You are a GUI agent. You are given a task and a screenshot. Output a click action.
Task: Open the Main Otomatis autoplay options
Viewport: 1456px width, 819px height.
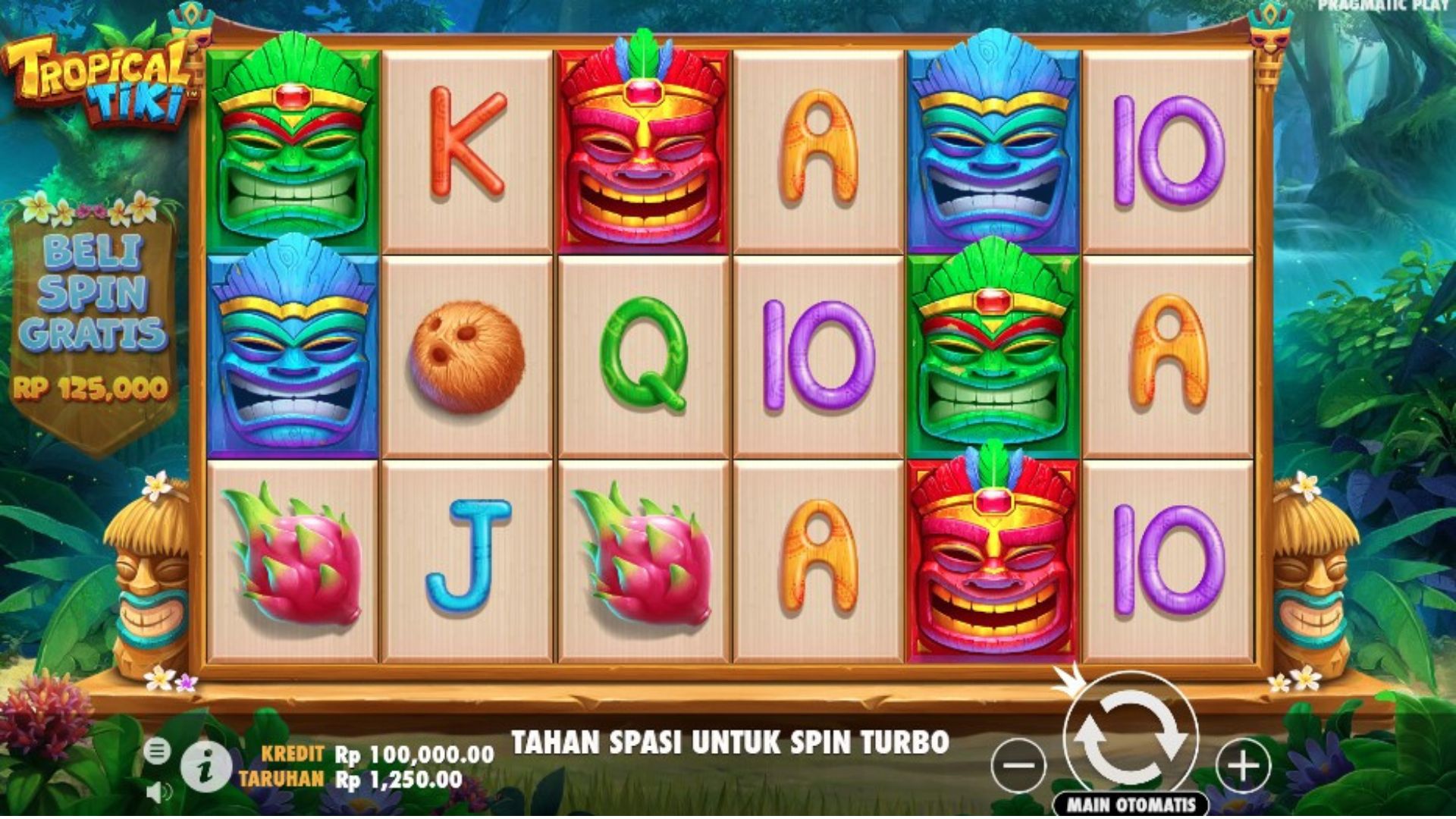tap(1131, 805)
